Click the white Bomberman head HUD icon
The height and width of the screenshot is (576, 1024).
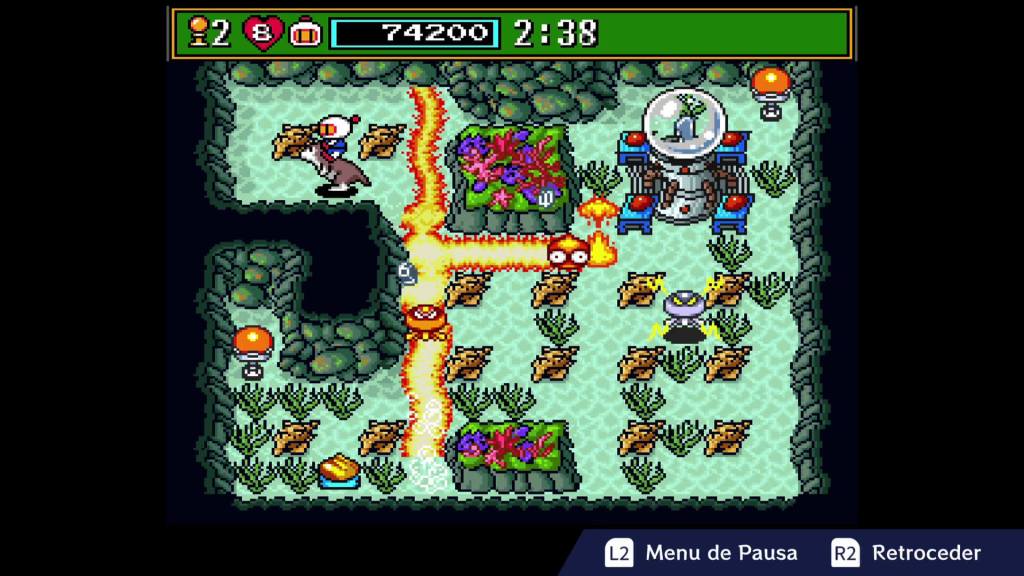(x=305, y=34)
